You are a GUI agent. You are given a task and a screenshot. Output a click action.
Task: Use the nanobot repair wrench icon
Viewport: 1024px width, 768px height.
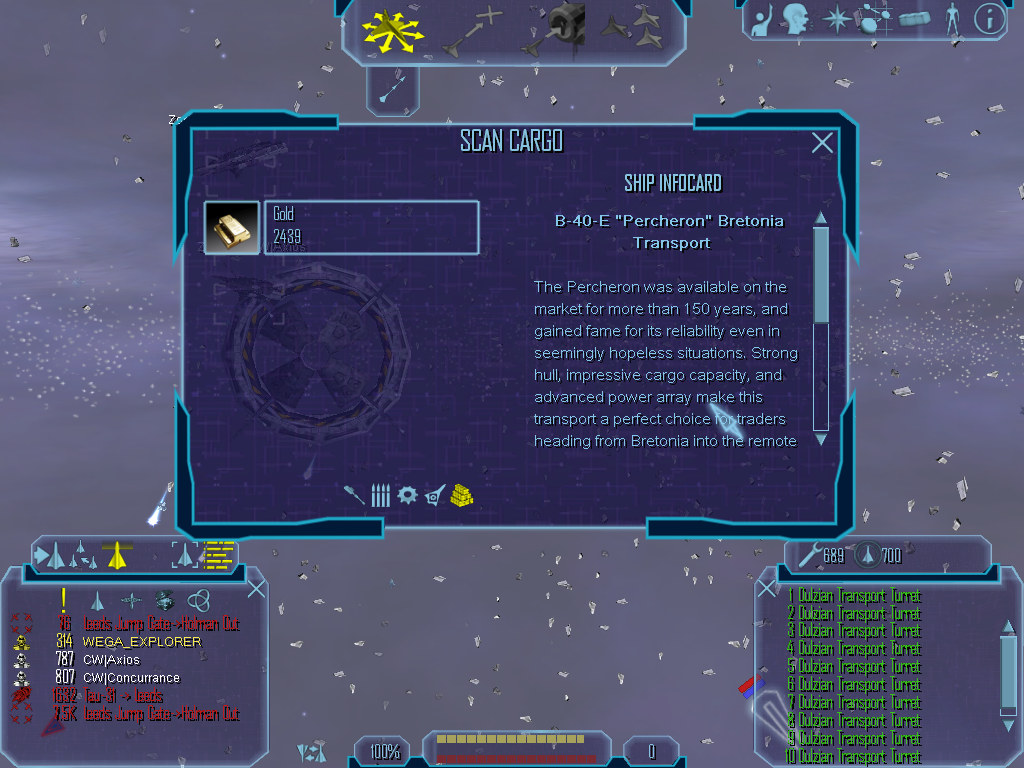807,554
